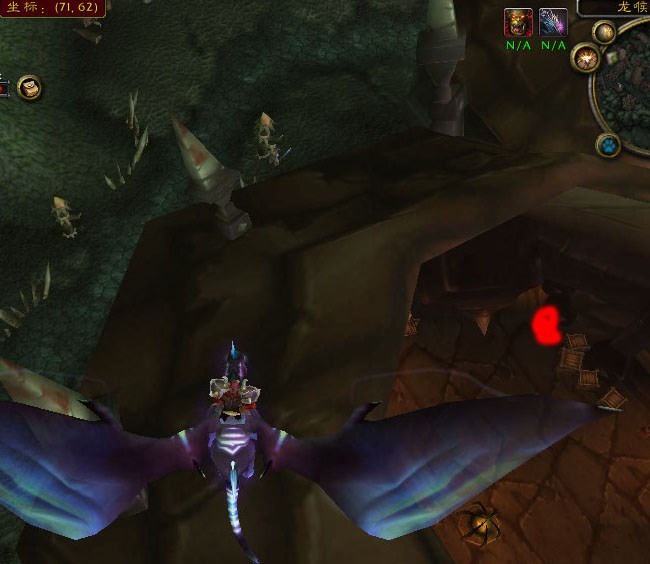Screen dimensions: 650x564
Task: Click the small gold button atop the minimap
Action: click(604, 33)
